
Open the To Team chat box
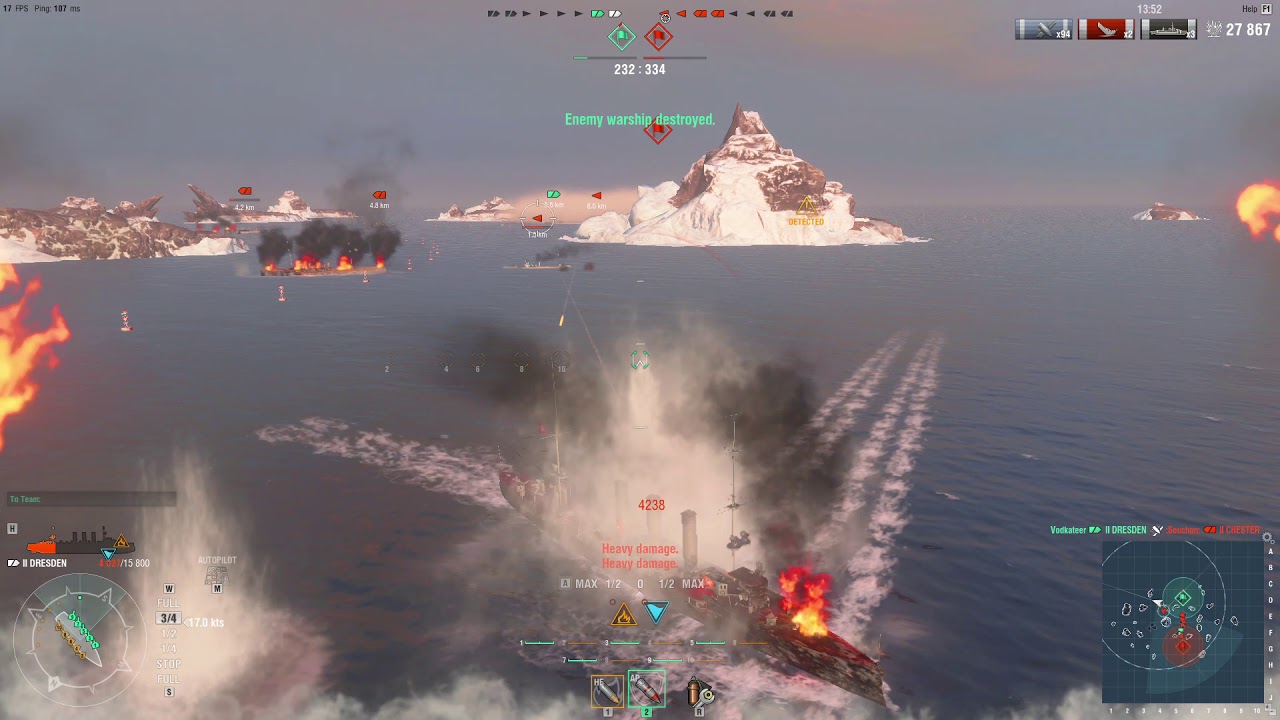tap(92, 499)
